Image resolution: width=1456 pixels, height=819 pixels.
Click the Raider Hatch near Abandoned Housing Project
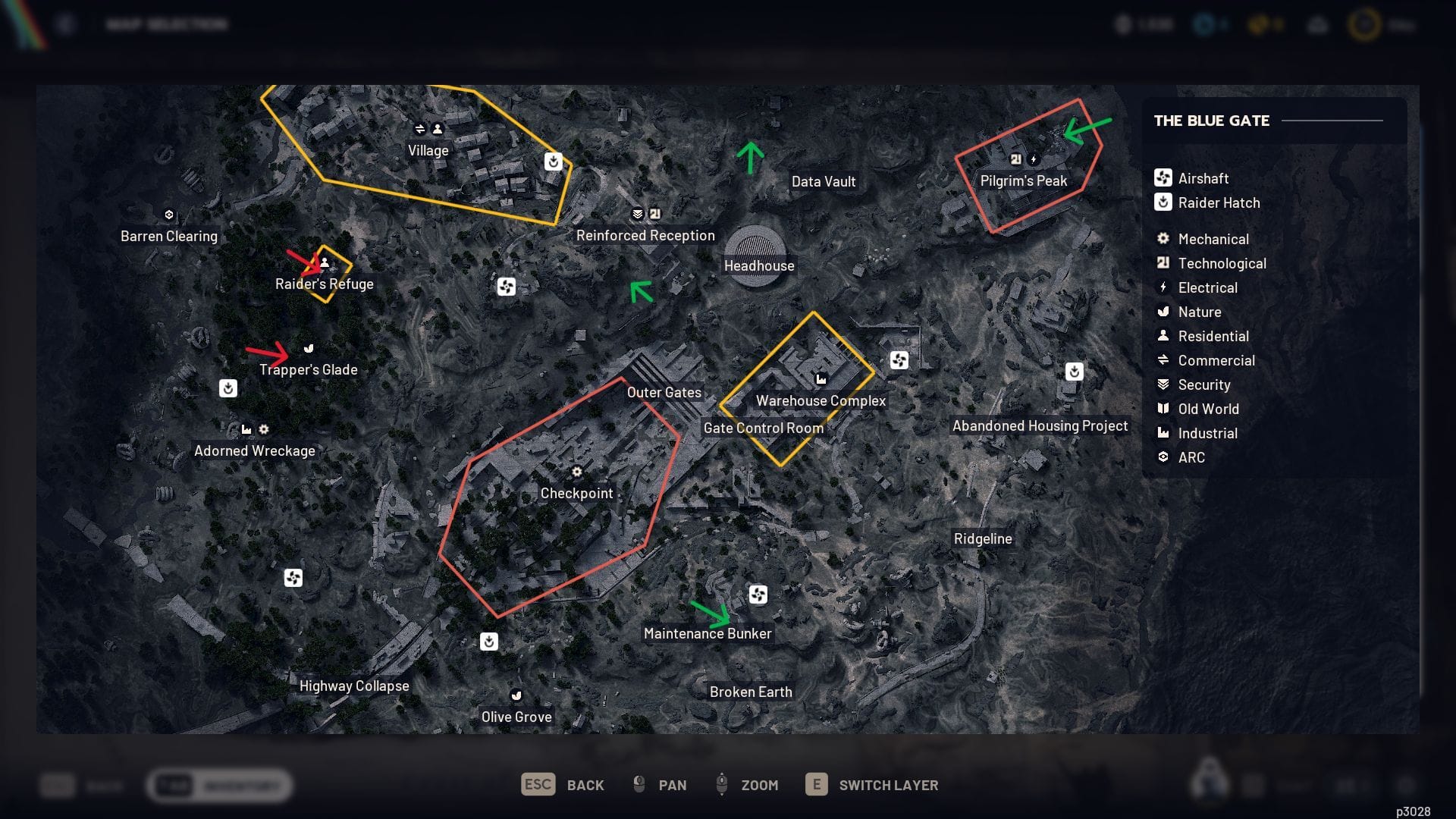tap(1073, 372)
